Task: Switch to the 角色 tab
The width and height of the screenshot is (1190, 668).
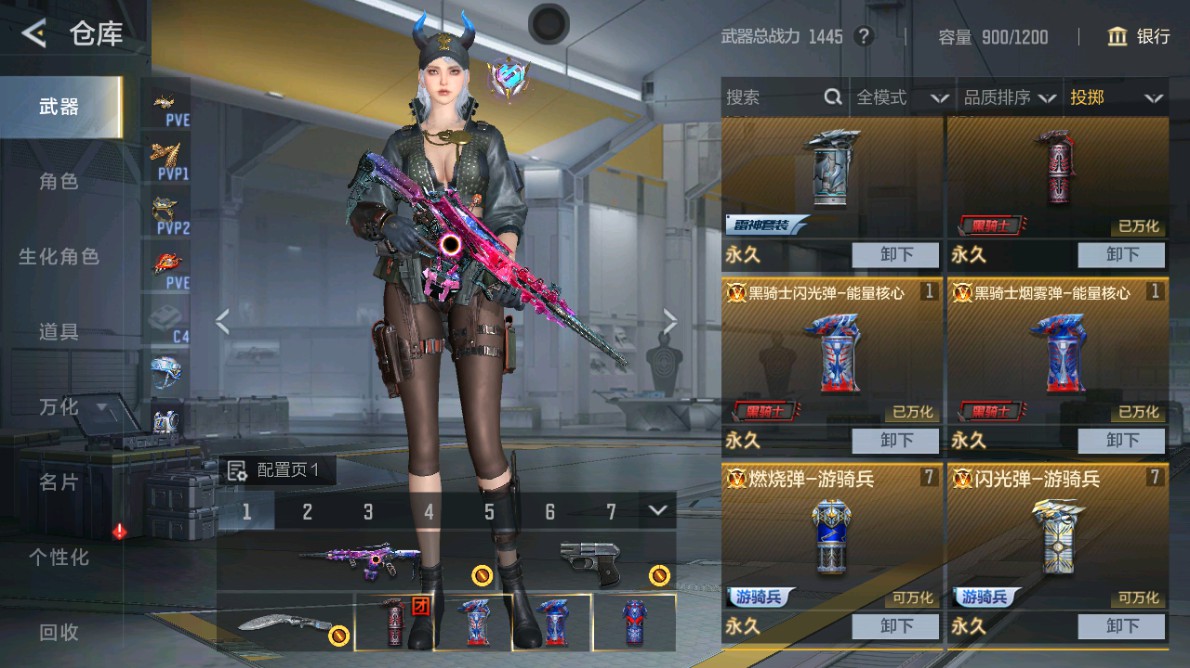Action: (59, 182)
